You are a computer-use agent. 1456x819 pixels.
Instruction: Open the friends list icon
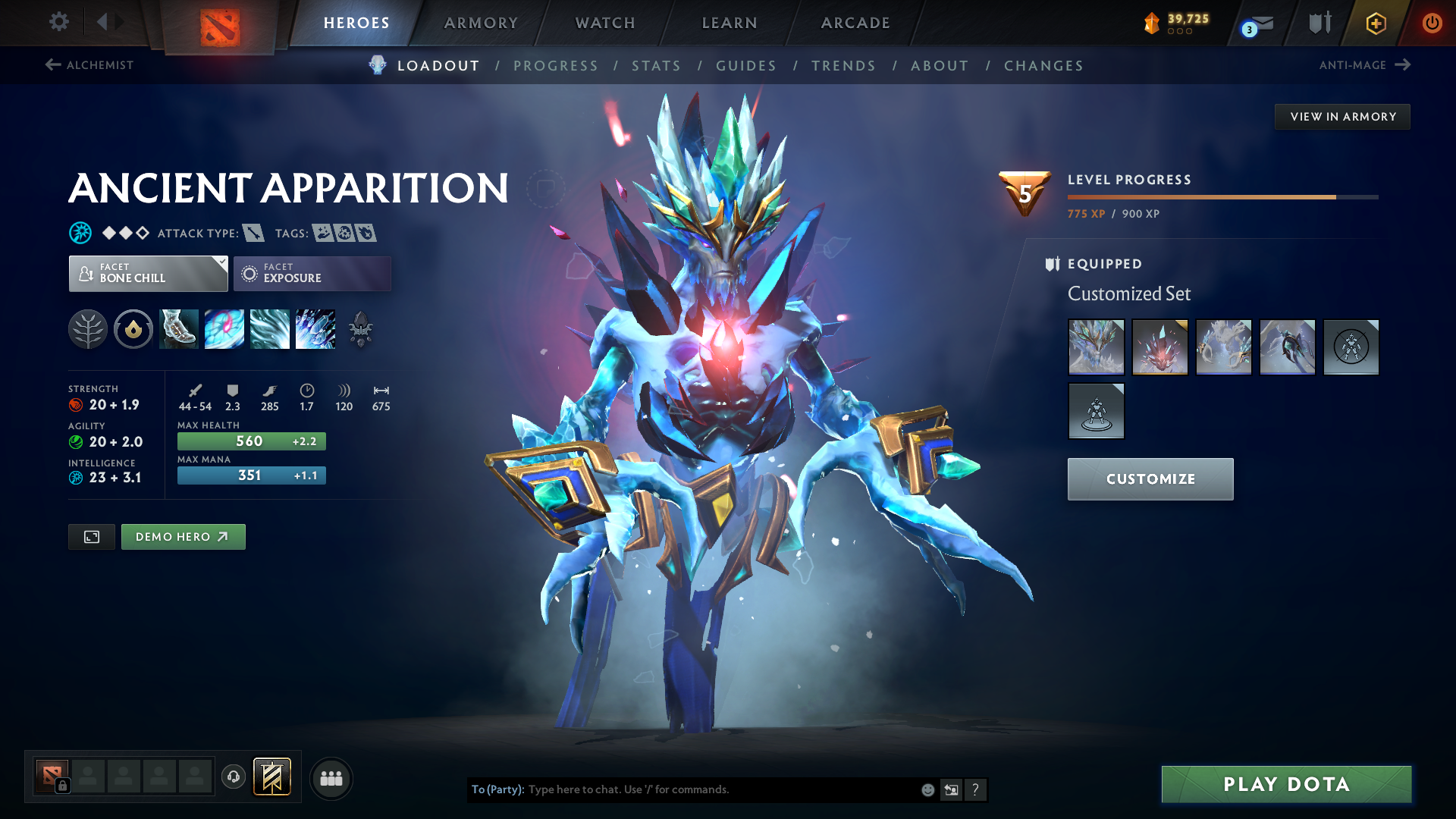point(331,778)
